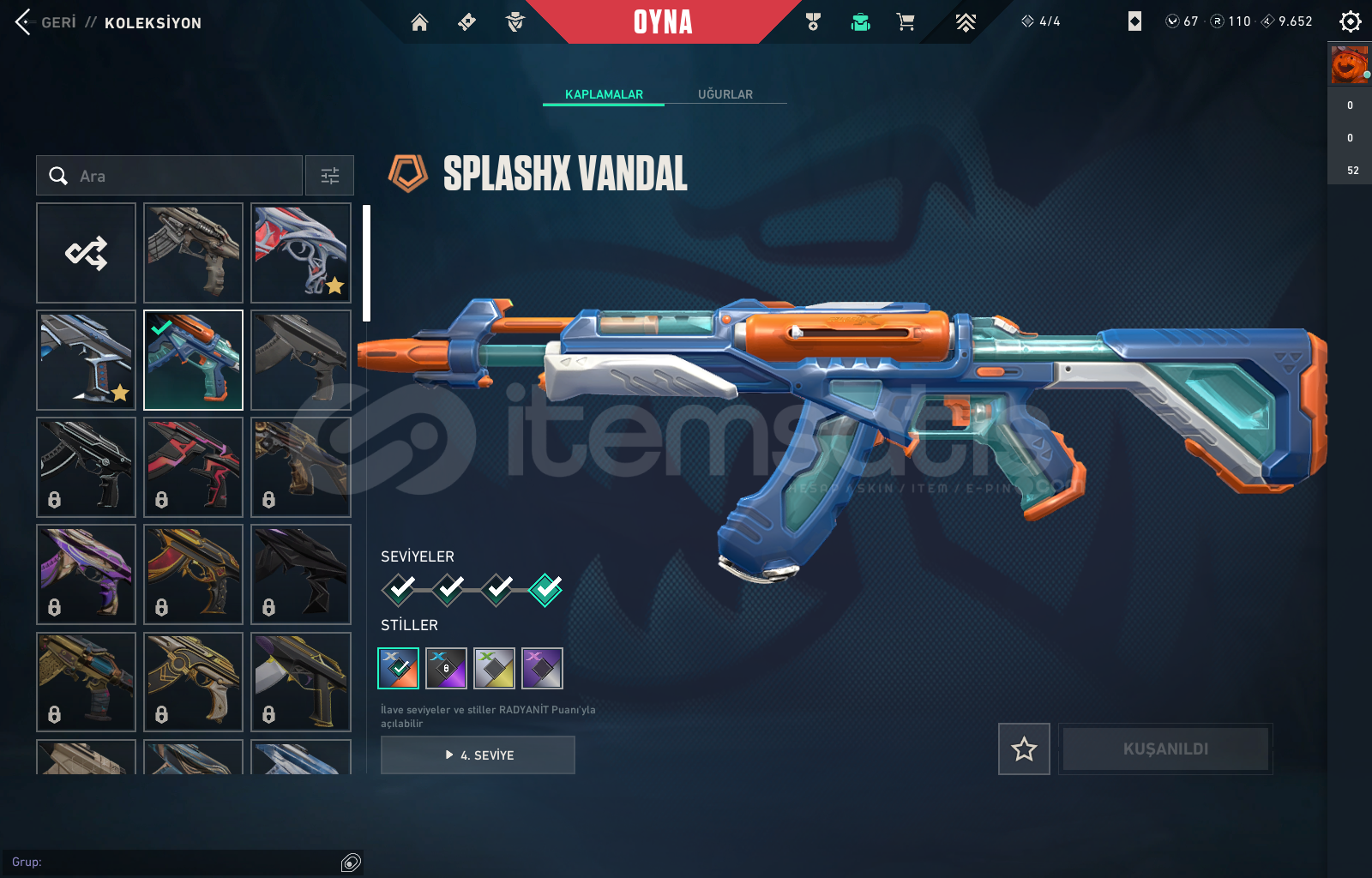This screenshot has width=1372, height=878.
Task: Open the store cart icon
Action: click(906, 22)
